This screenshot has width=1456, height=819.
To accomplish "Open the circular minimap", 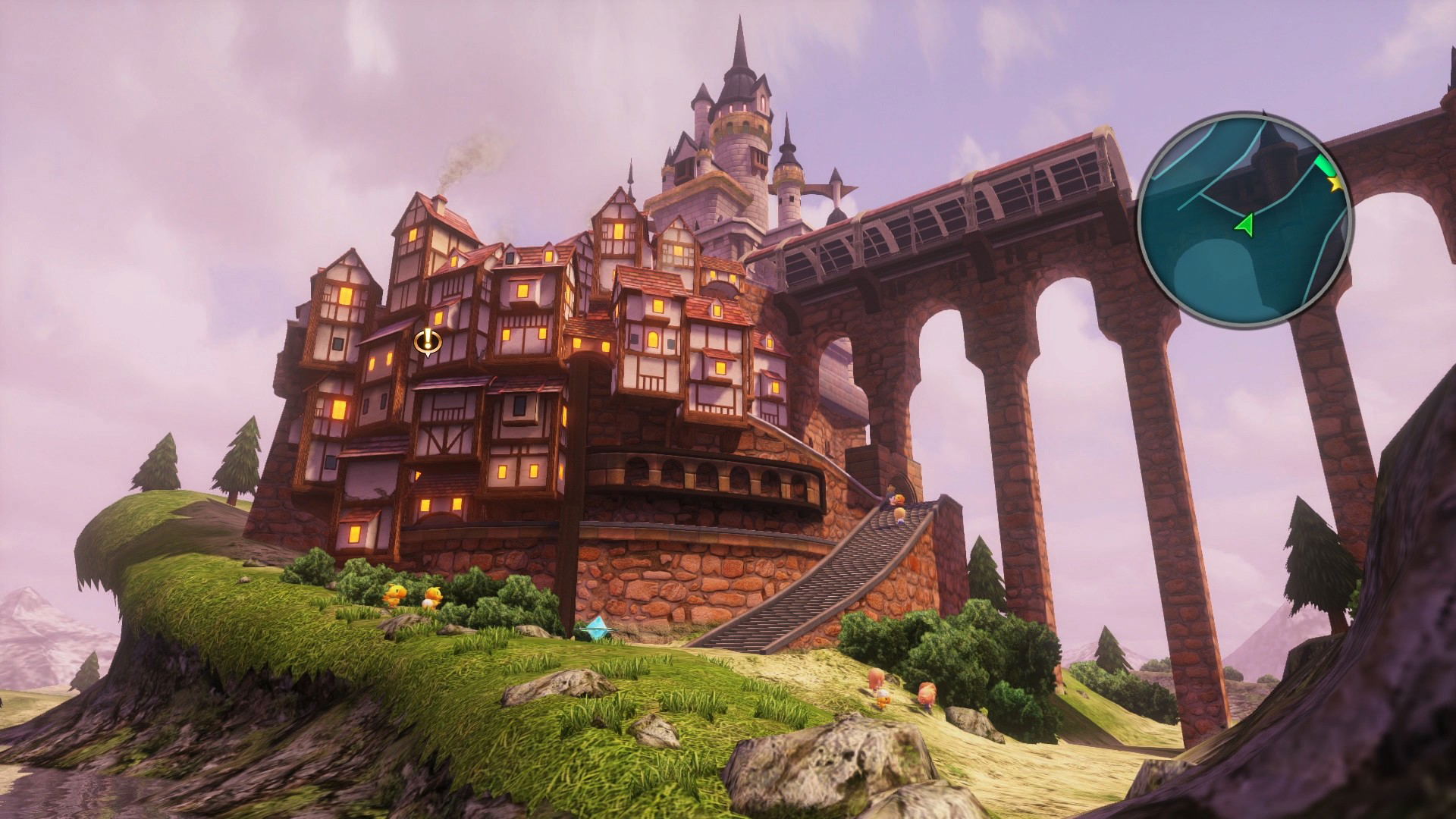I will (1244, 220).
